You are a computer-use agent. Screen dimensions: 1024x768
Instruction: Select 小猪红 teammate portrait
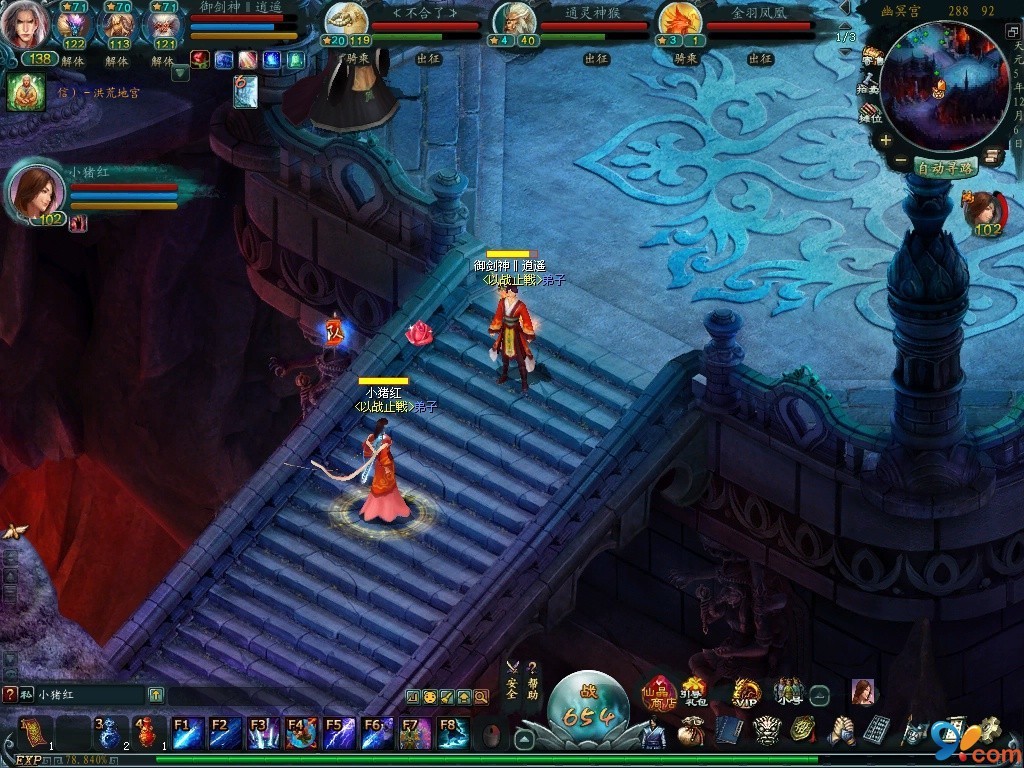click(x=39, y=192)
